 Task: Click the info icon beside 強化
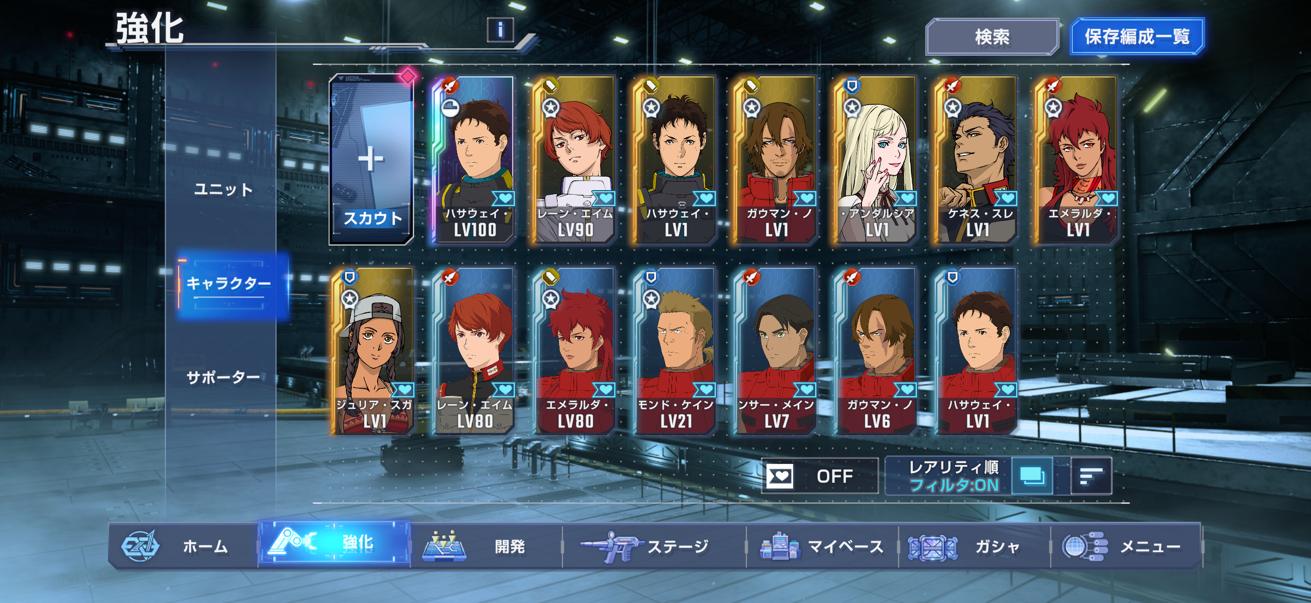(x=500, y=29)
